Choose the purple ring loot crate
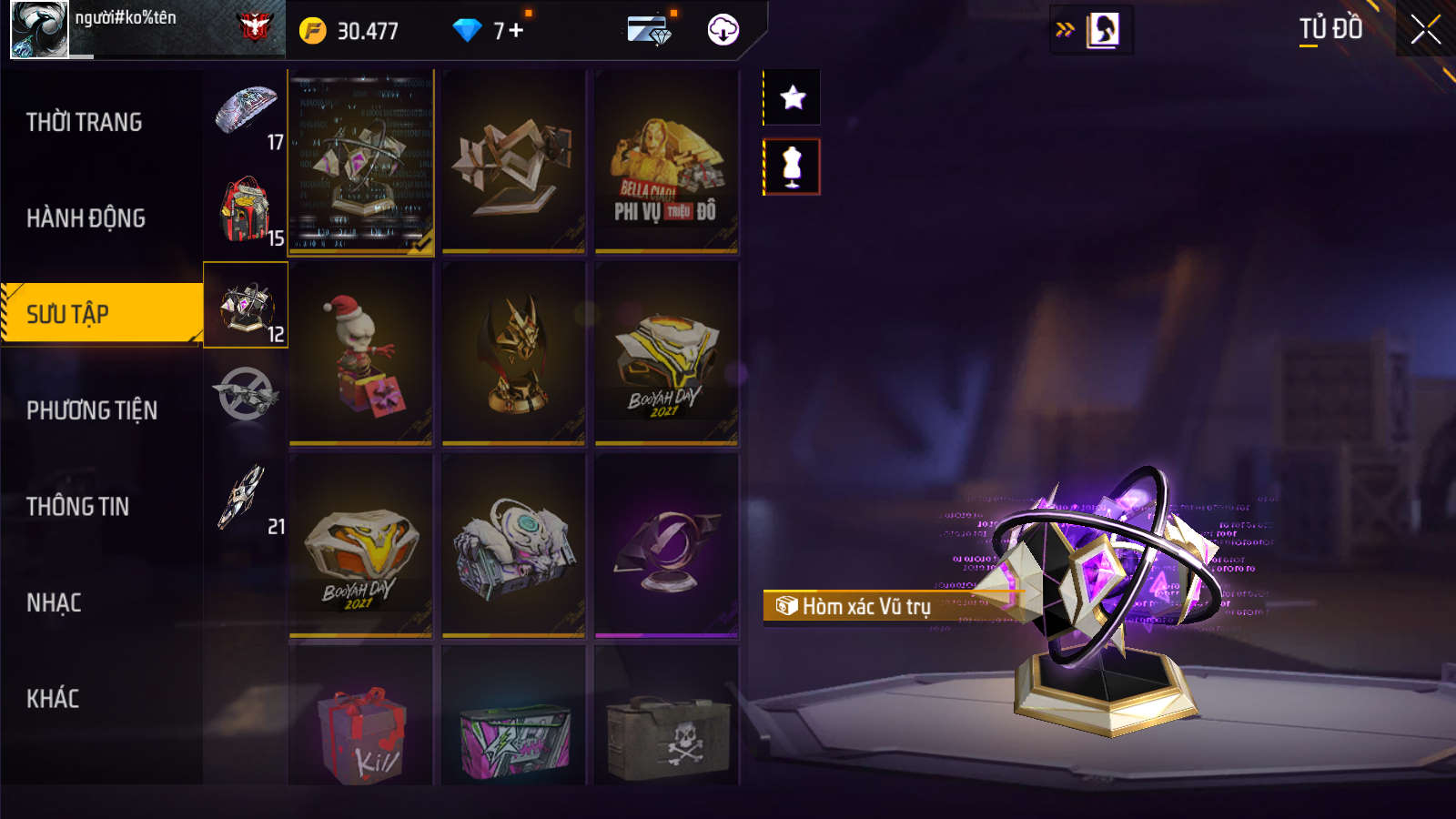This screenshot has width=1456, height=819. [x=666, y=546]
